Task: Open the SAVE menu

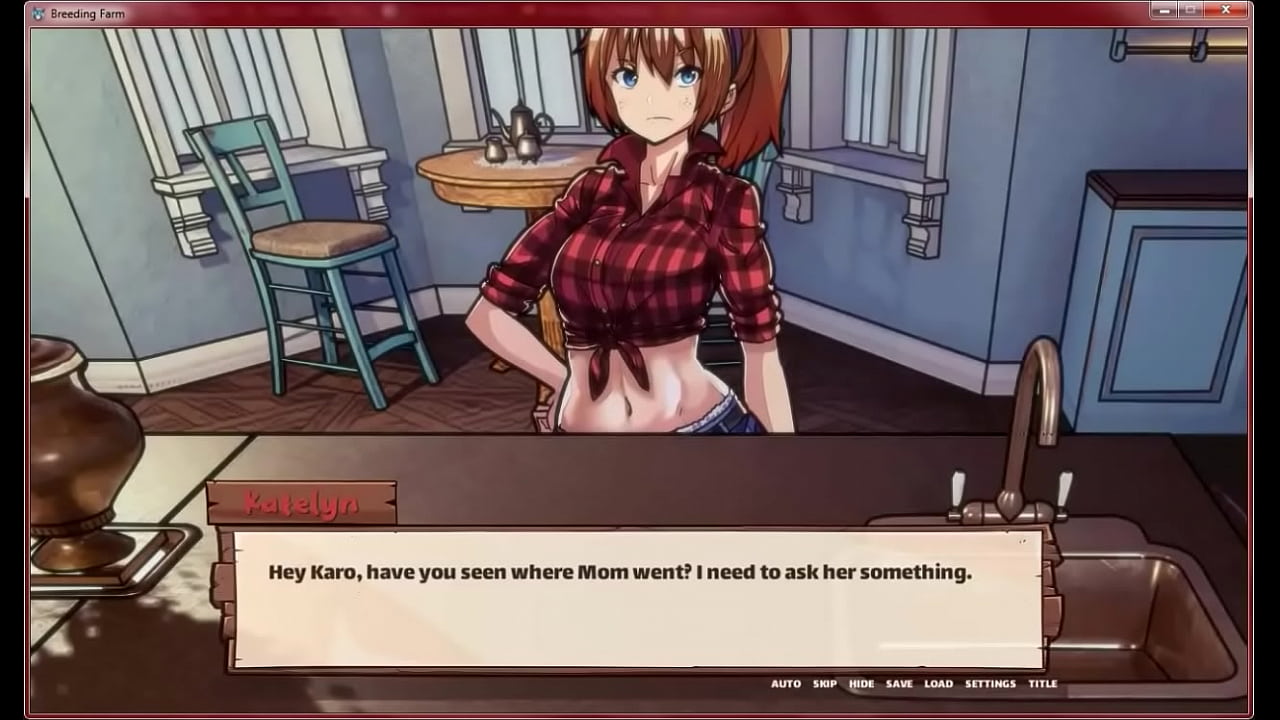Action: pyautogui.click(x=899, y=684)
